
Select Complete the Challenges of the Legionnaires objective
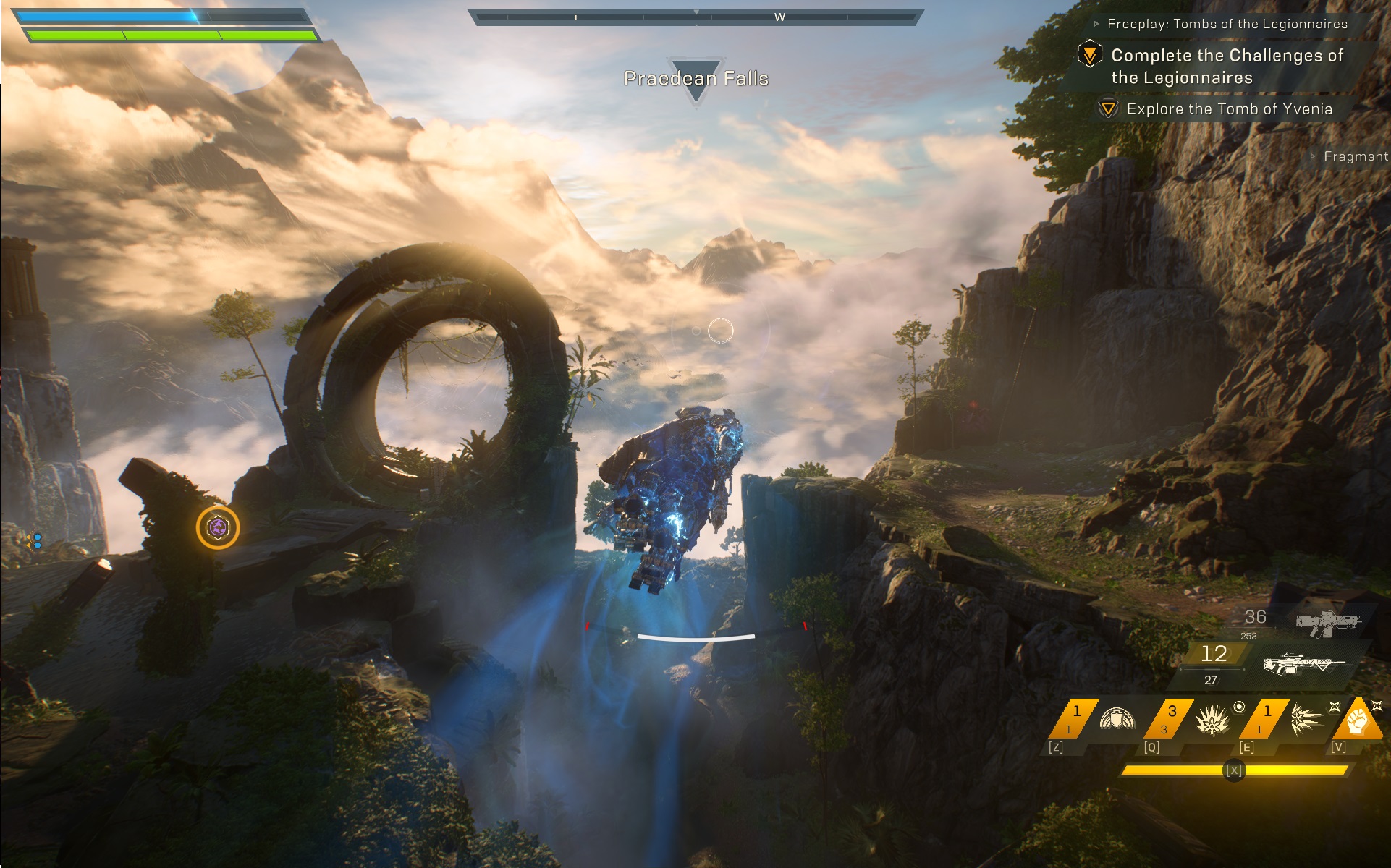[x=1227, y=66]
